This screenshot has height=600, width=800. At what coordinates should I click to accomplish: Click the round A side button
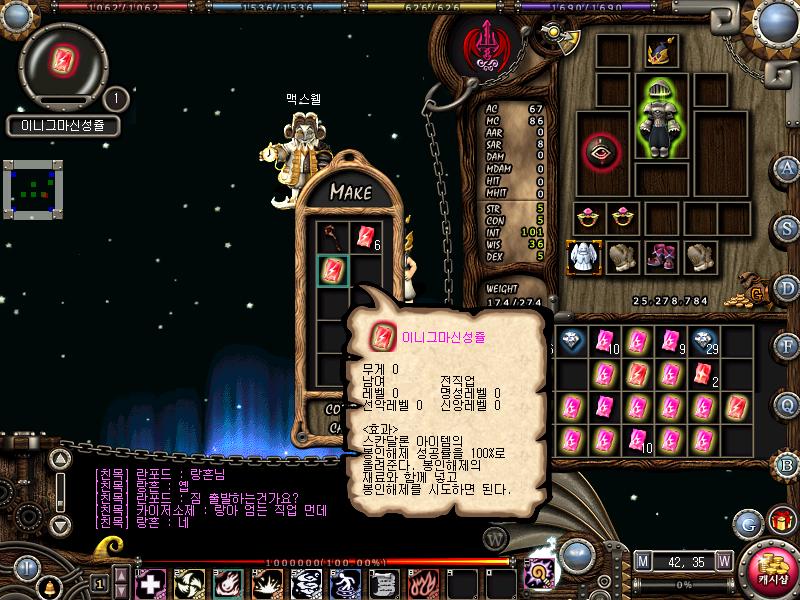tap(788, 167)
